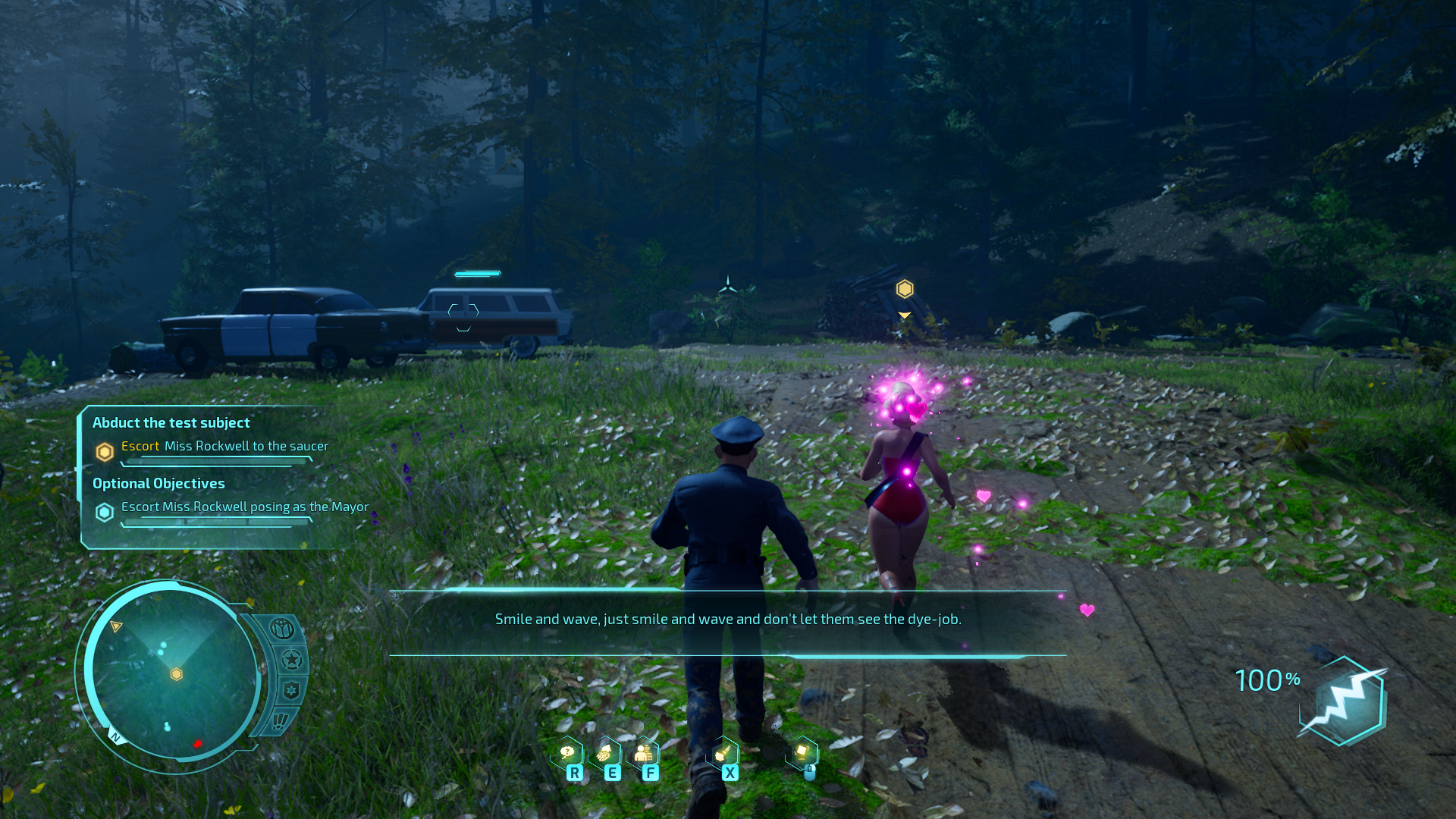Viewport: 1456px width, 819px height.
Task: Click the gold hexagon objective waypoint marker
Action: pyautogui.click(x=905, y=289)
